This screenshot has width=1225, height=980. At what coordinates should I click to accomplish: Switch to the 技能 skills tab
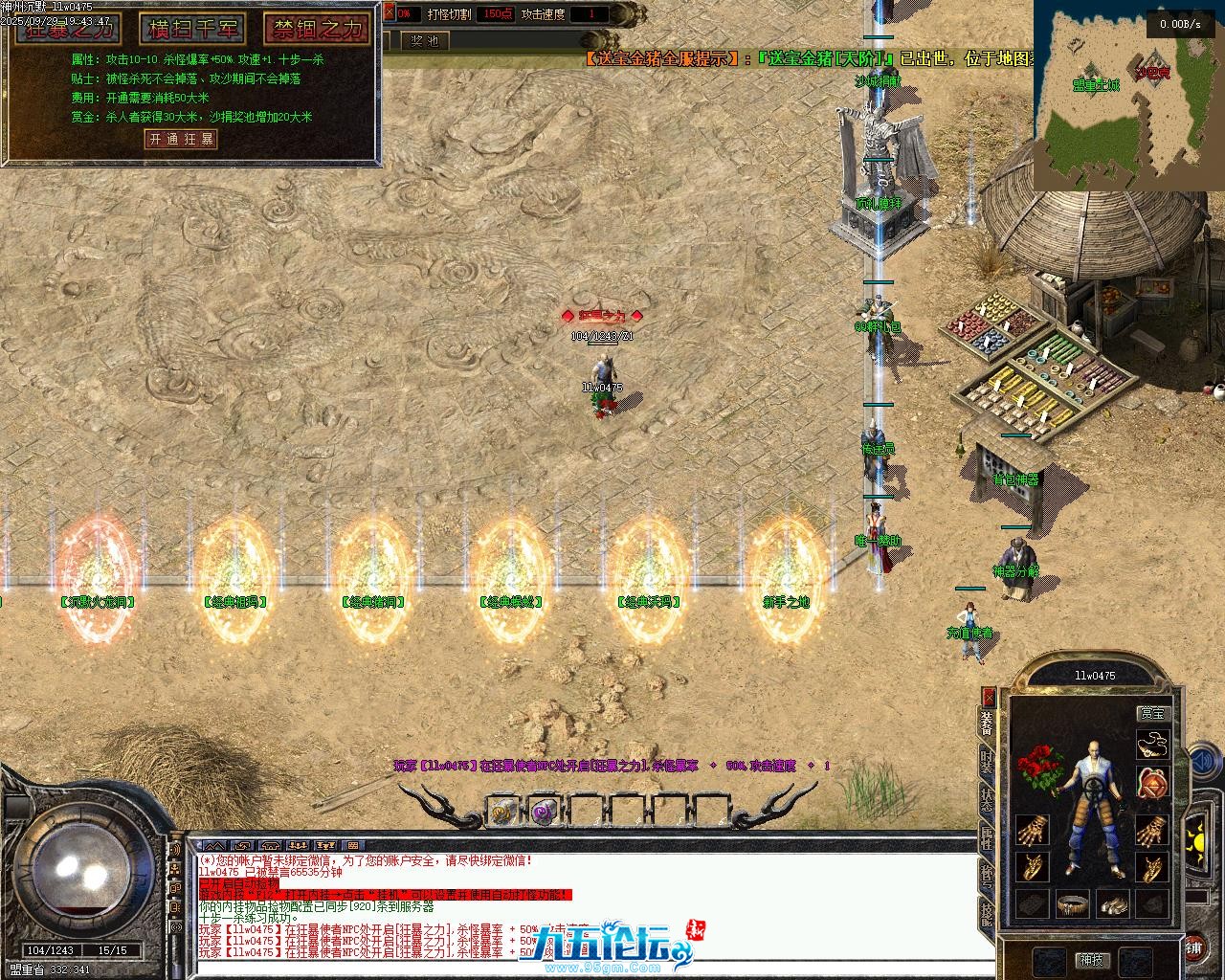(987, 917)
